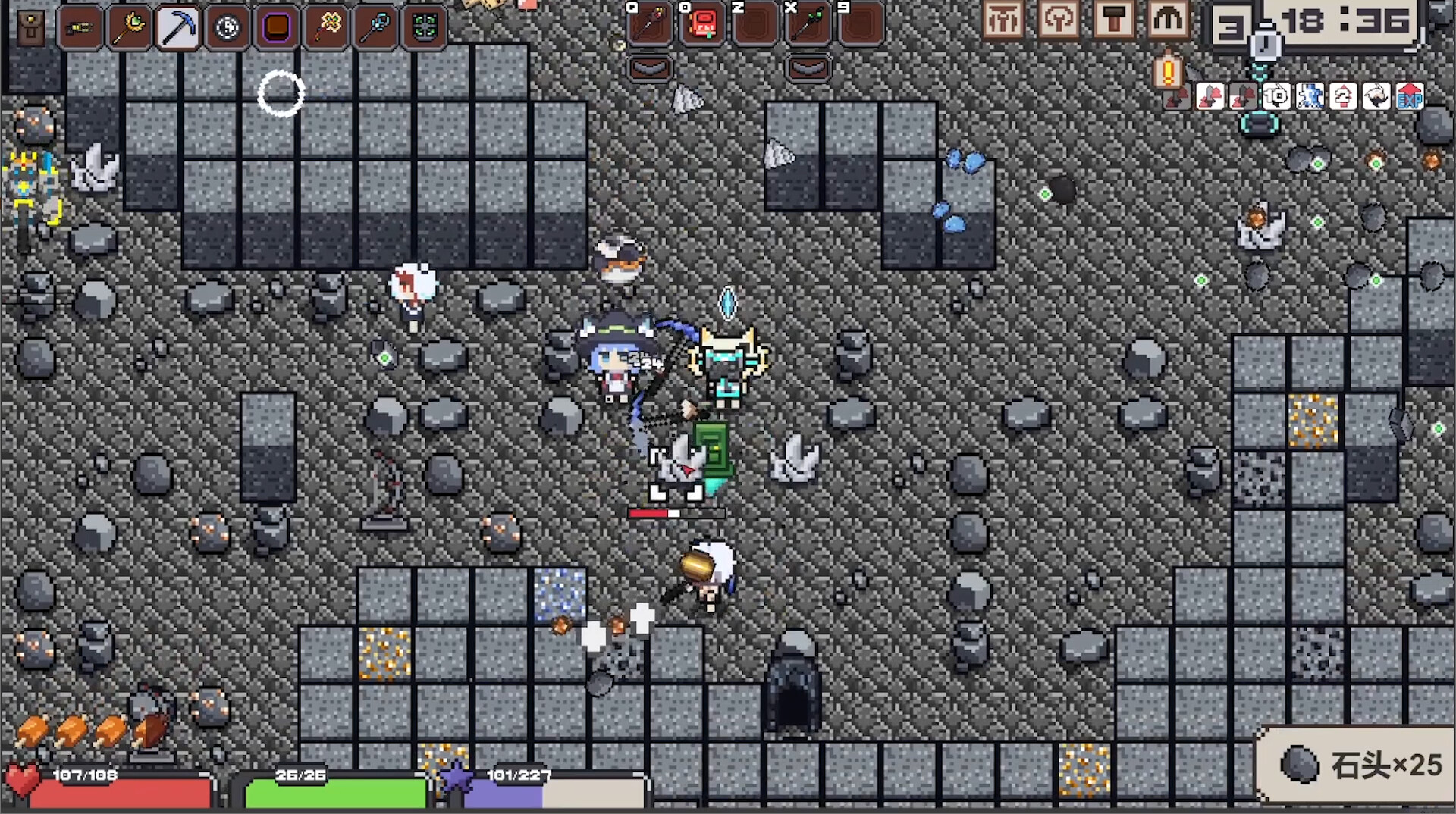Expand the swap arrow under slot X
1456x814 pixels.
(x=808, y=67)
